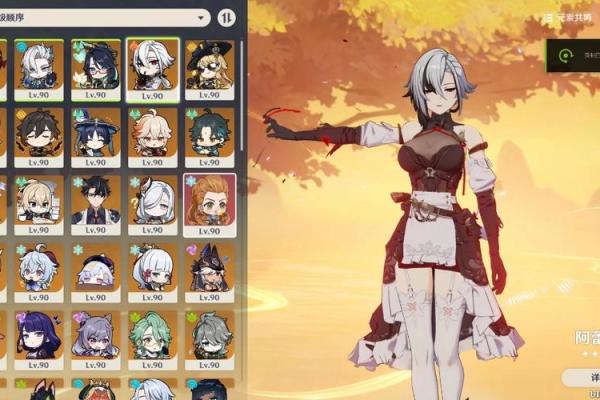Image resolution: width=600 pixels, height=400 pixels.
Task: Pick Xiao's portrait card
Action: click(x=209, y=134)
